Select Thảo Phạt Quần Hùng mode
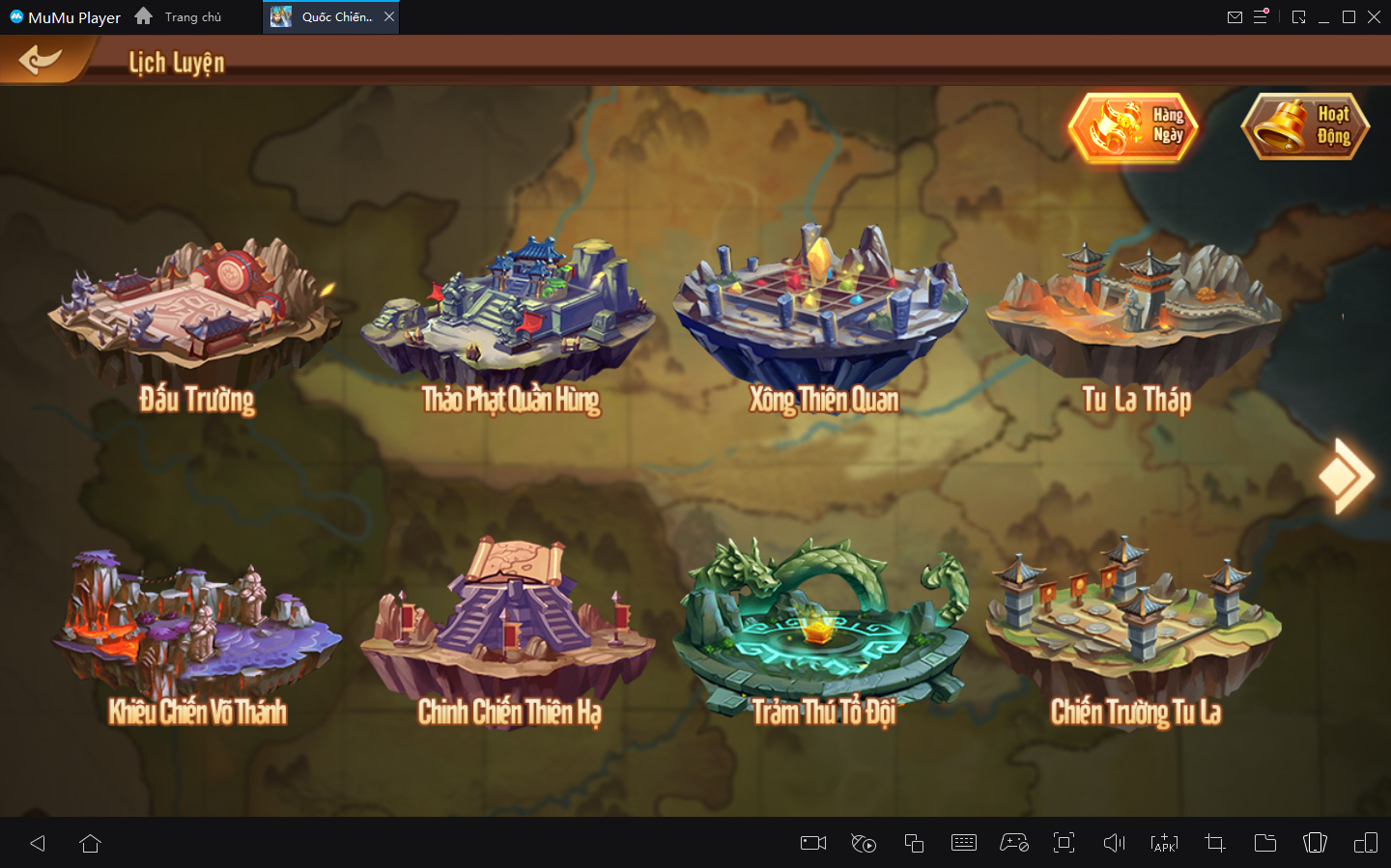Viewport: 1391px width, 868px height. pos(509,319)
